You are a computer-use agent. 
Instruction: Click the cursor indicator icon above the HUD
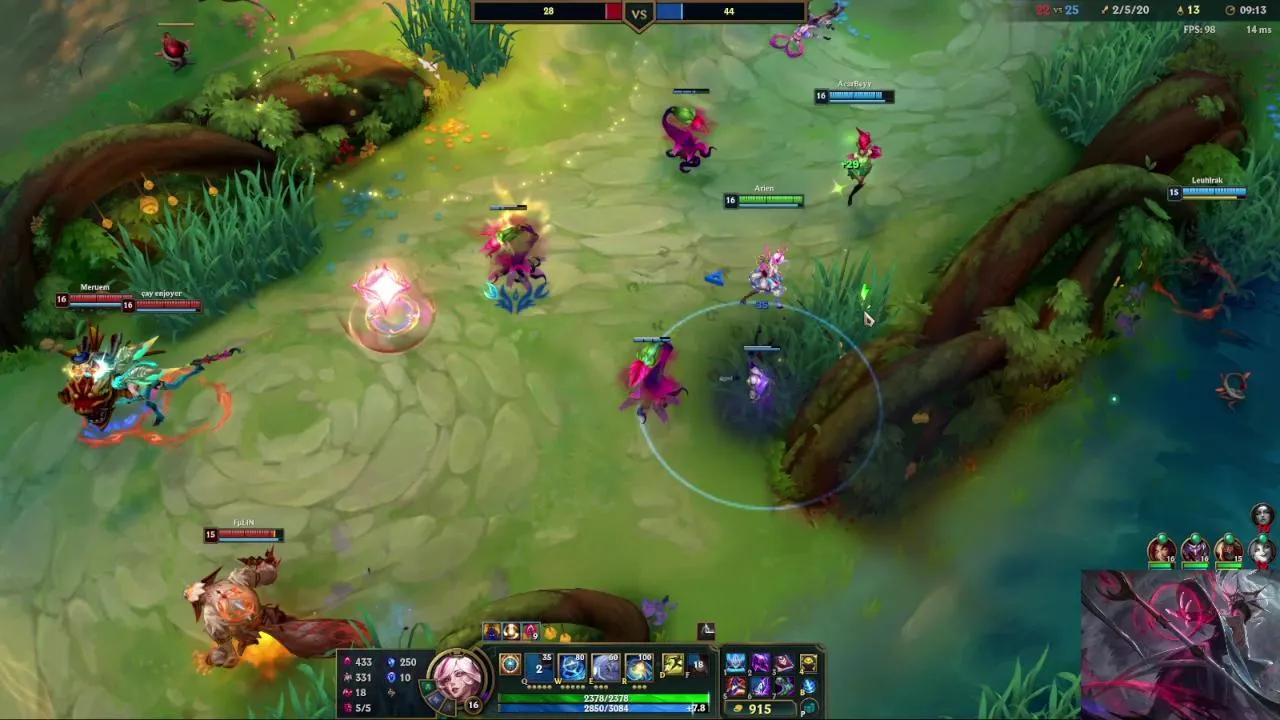705,630
